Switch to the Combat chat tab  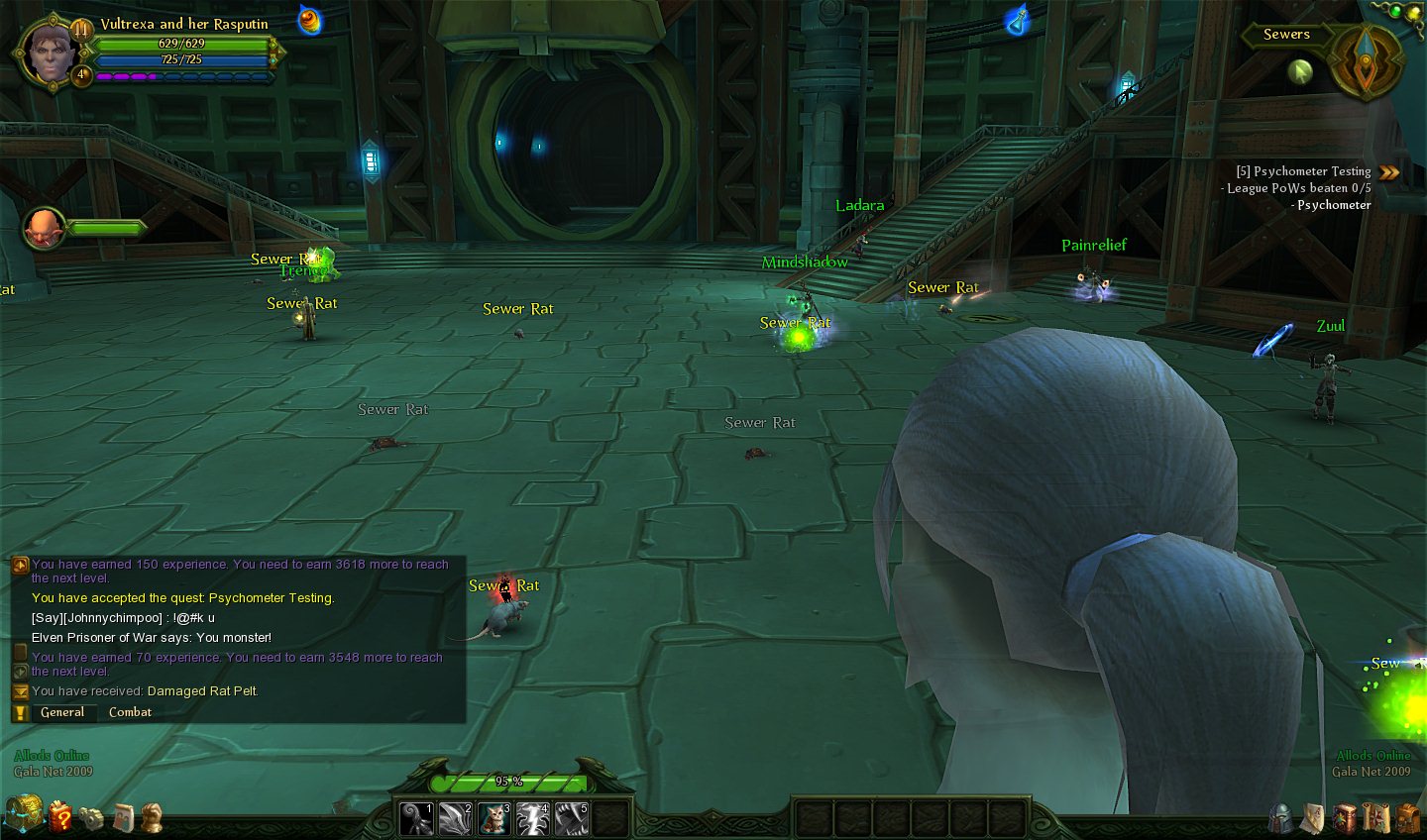pyautogui.click(x=130, y=712)
